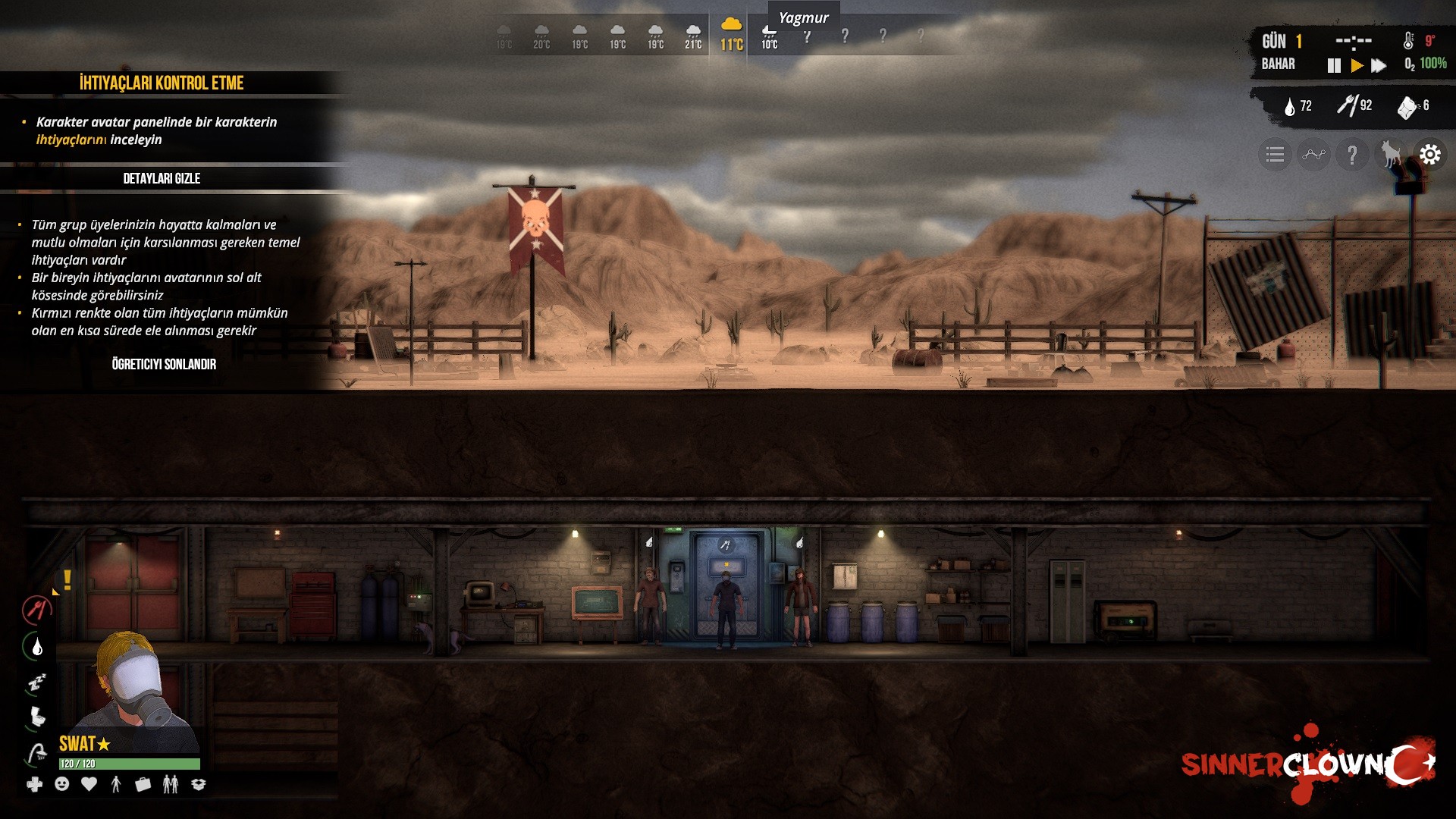The image size is (1456, 819).
Task: Set game speed to normal play
Action: coord(1357,66)
